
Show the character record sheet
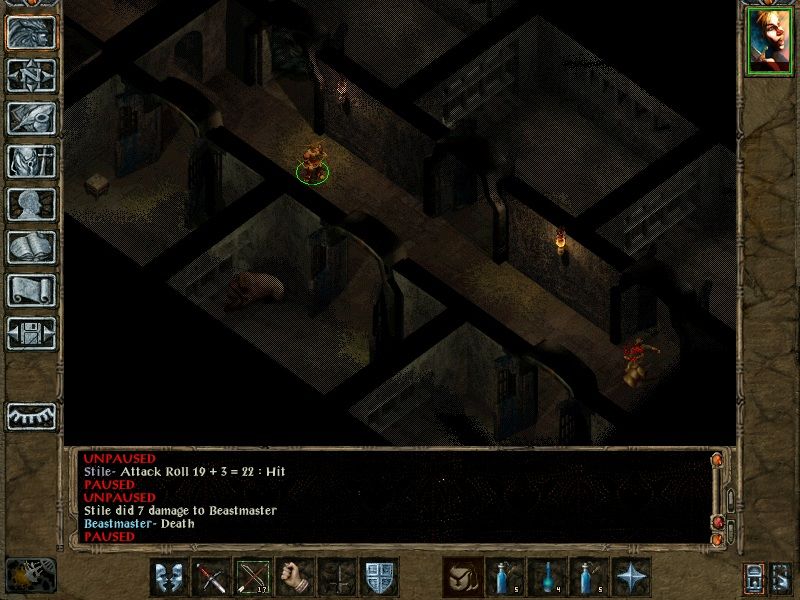click(x=31, y=204)
